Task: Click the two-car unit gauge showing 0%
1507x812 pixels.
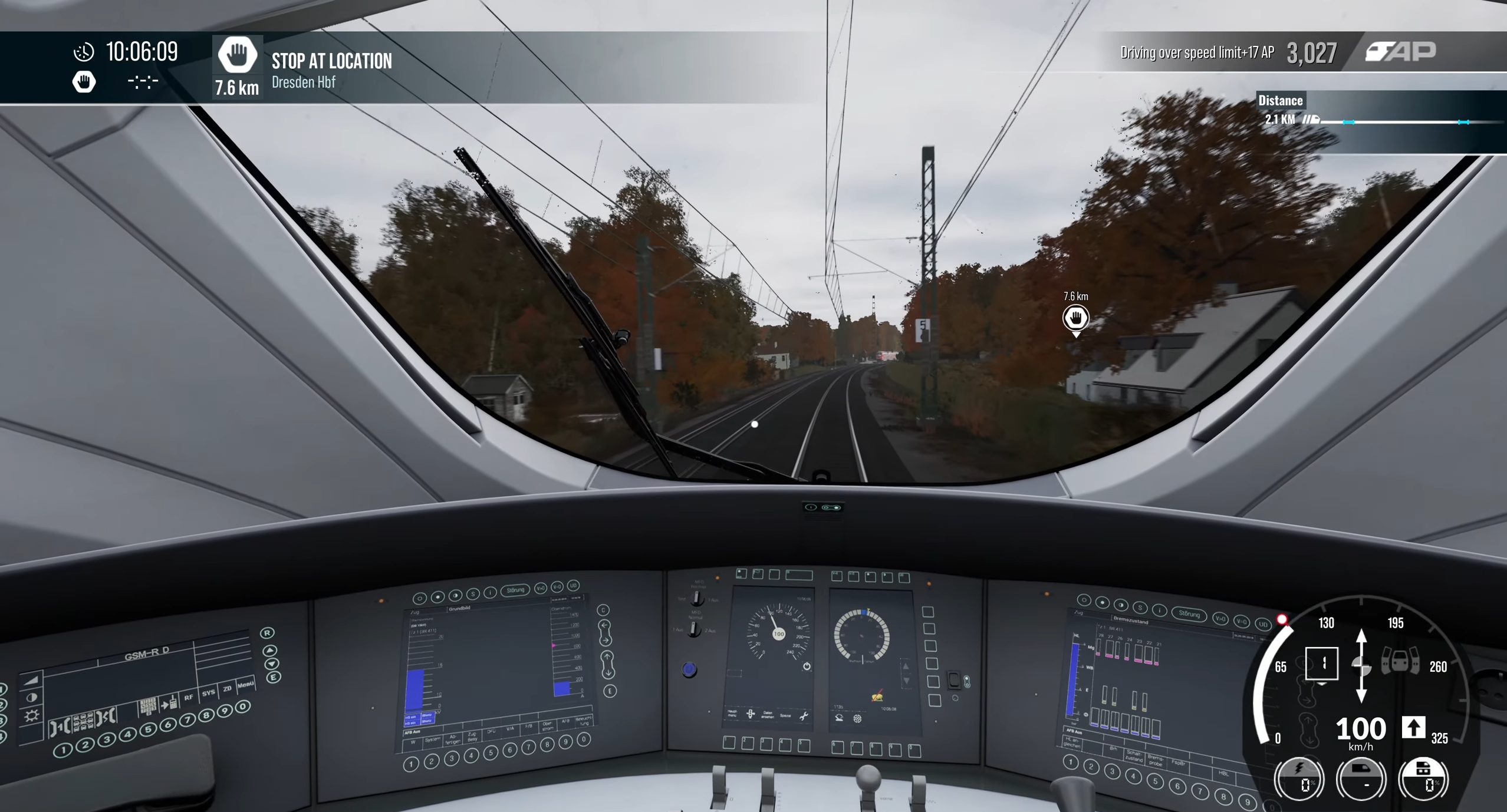Action: tap(1423, 778)
